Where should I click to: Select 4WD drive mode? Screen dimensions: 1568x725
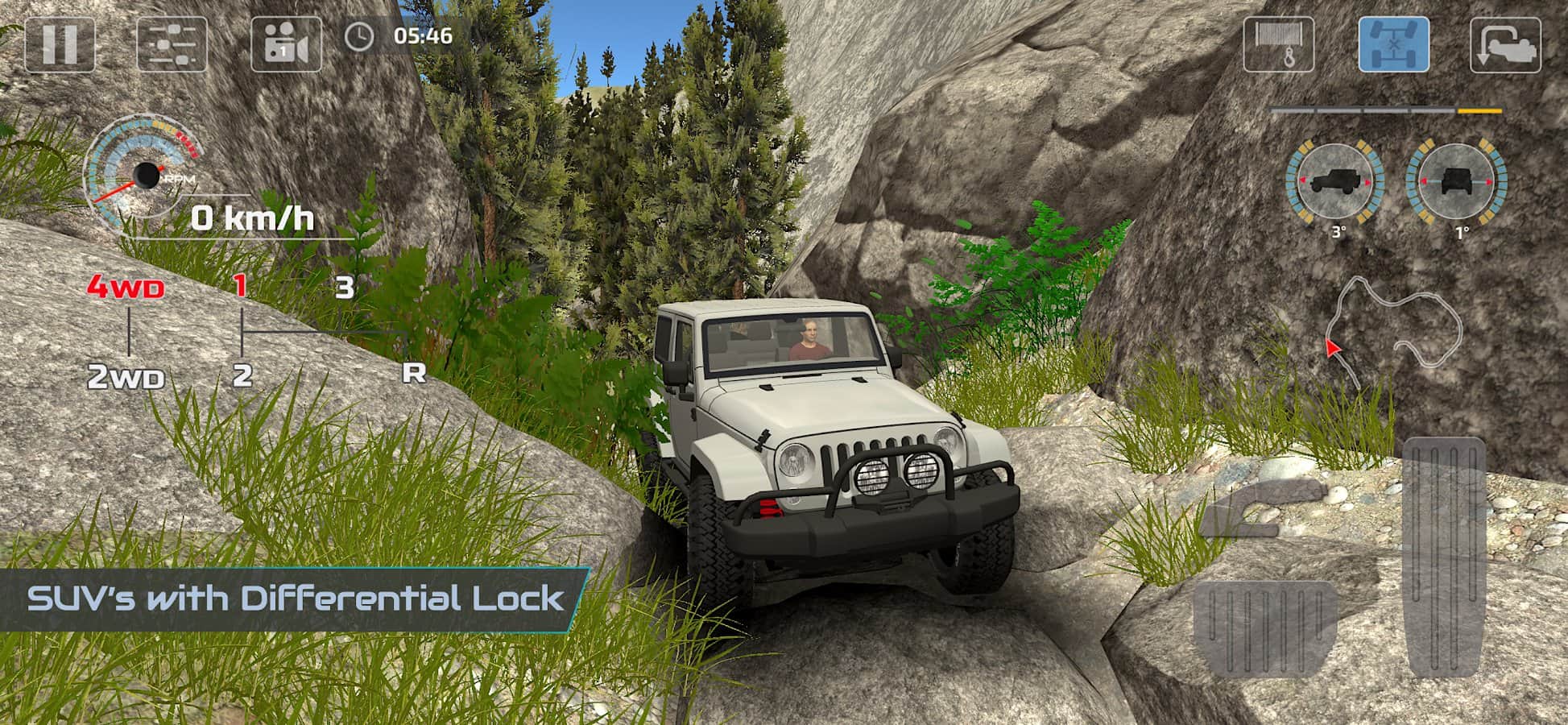[x=126, y=288]
